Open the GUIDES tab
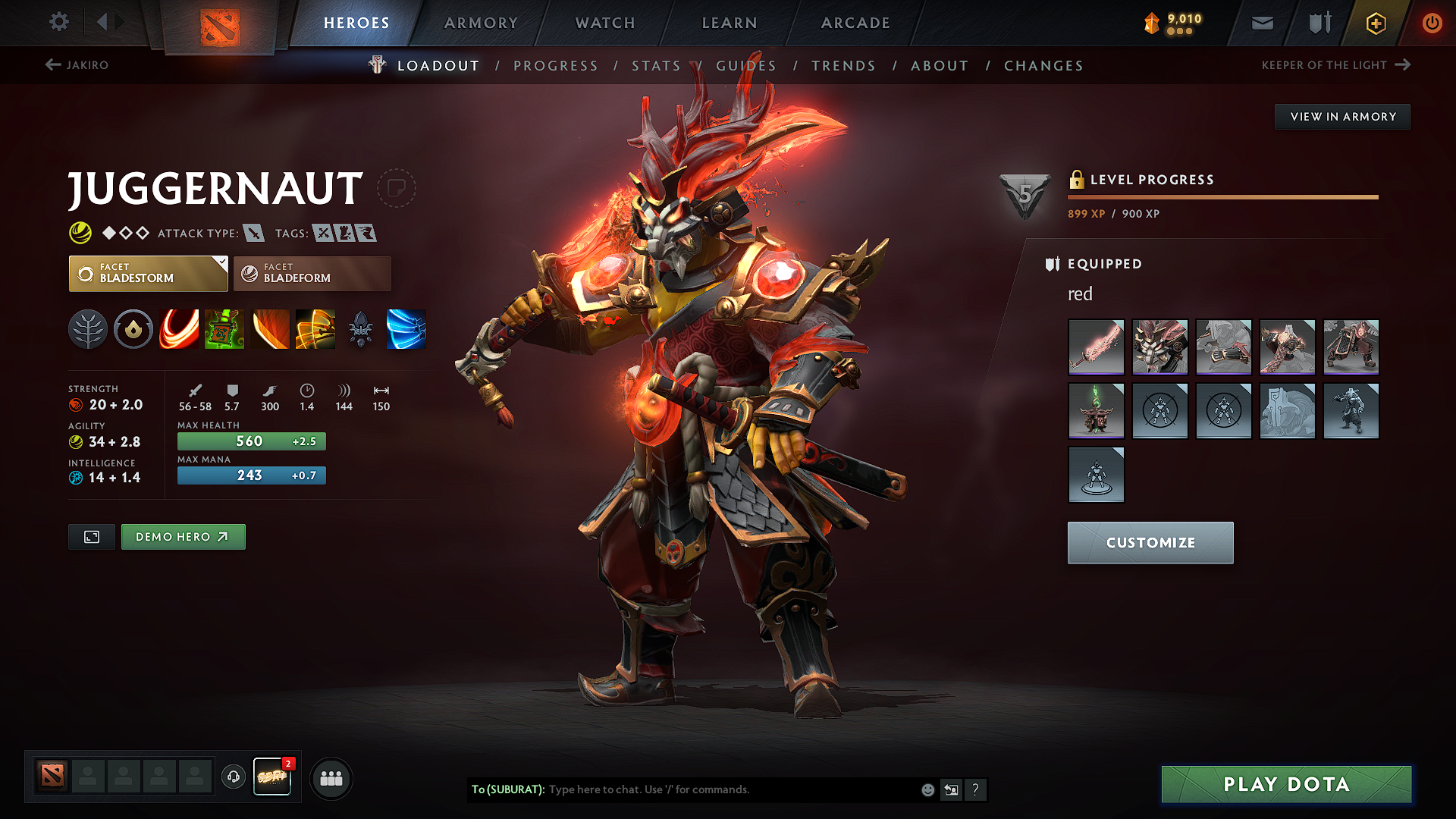The height and width of the screenshot is (819, 1456). [x=745, y=66]
